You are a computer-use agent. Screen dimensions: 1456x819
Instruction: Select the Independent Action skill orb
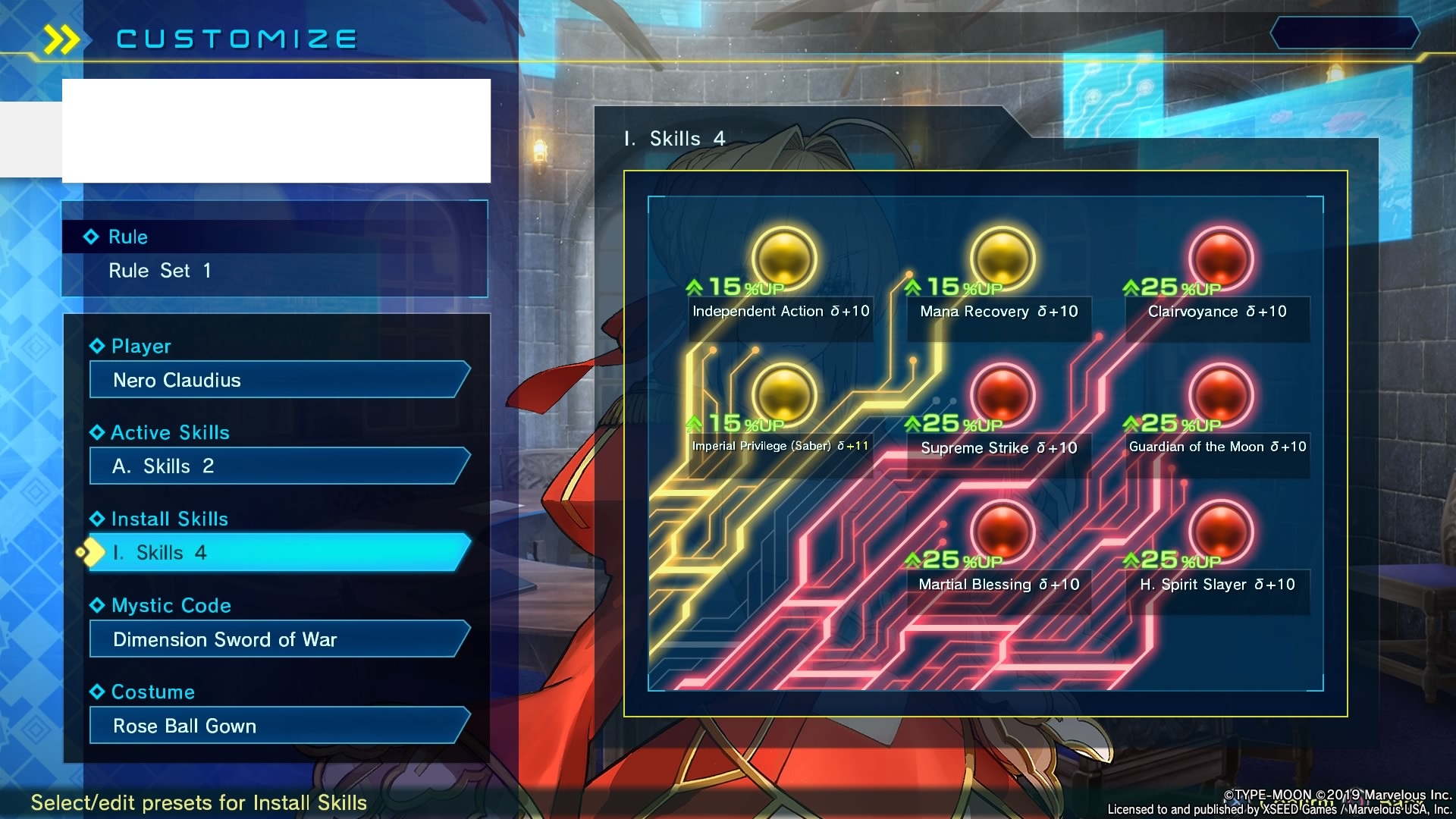783,258
